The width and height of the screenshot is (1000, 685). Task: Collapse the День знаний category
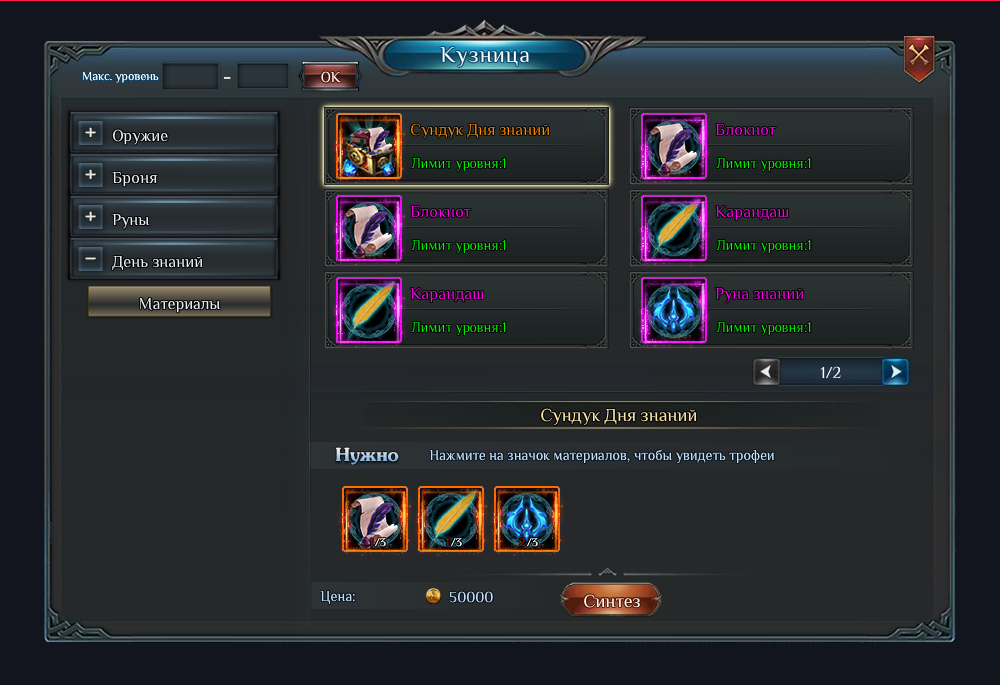coord(91,260)
